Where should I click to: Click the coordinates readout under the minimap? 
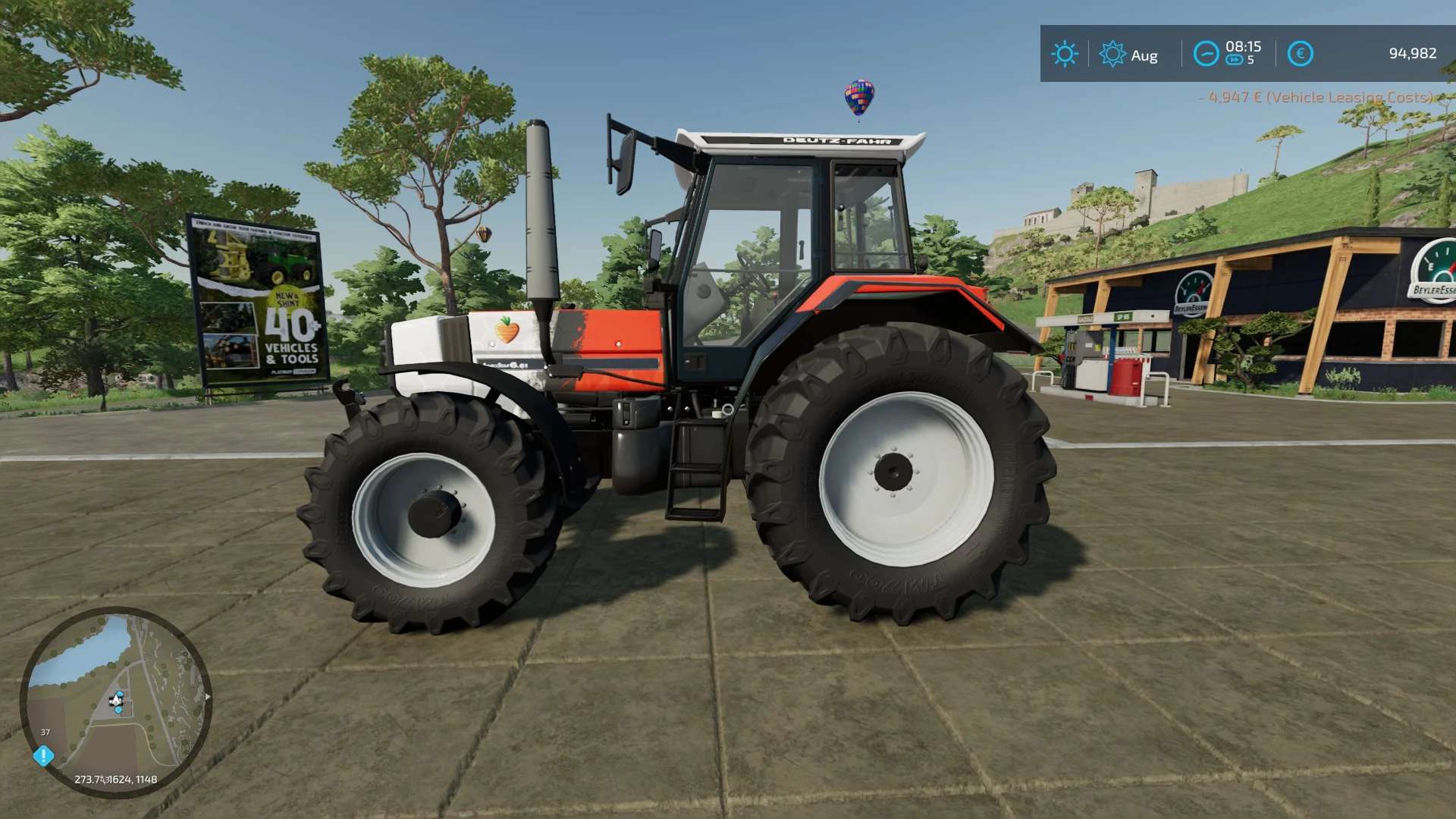[116, 780]
